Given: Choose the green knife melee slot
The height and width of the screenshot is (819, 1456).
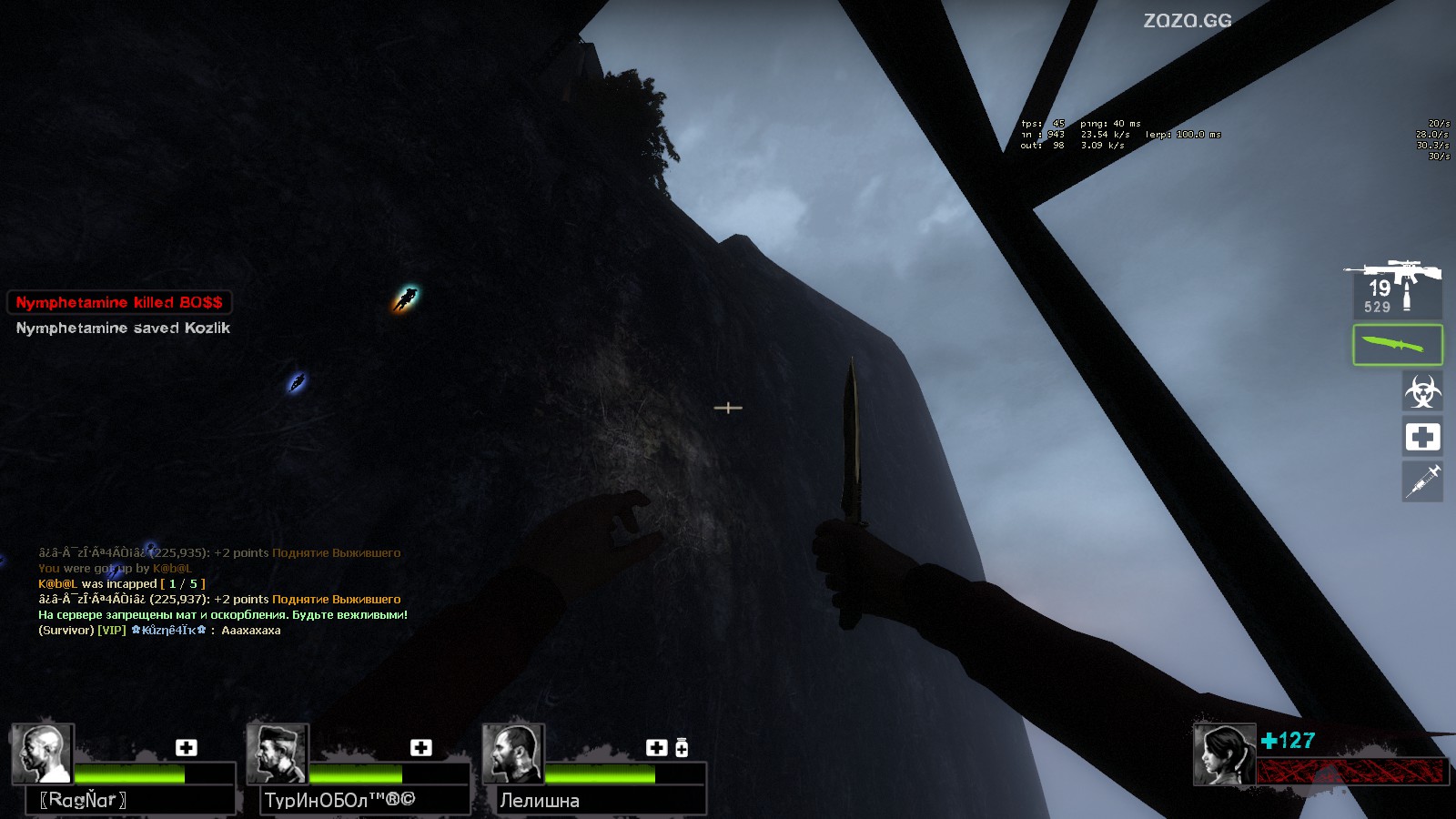Looking at the screenshot, I should coord(1397,345).
